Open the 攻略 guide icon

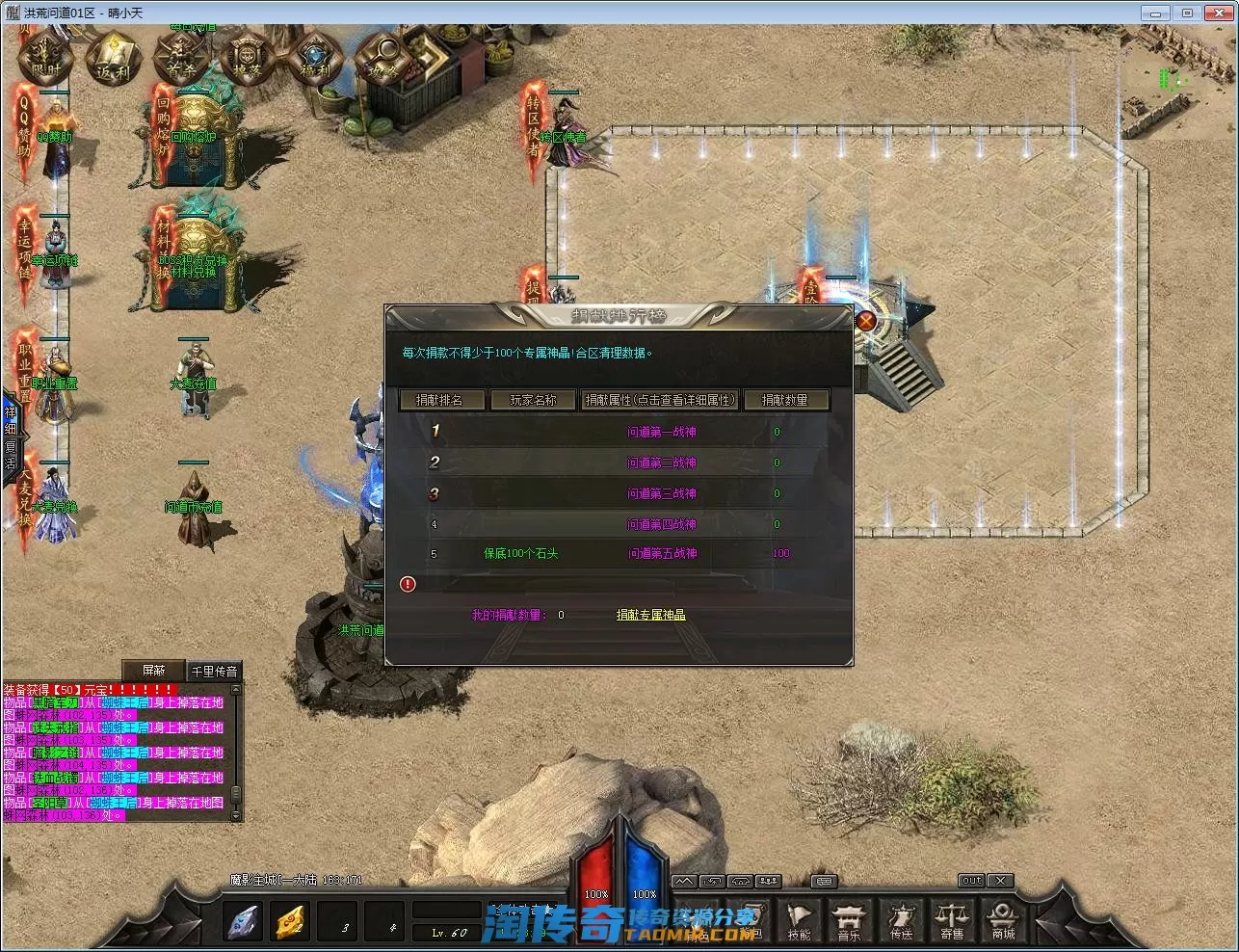382,60
